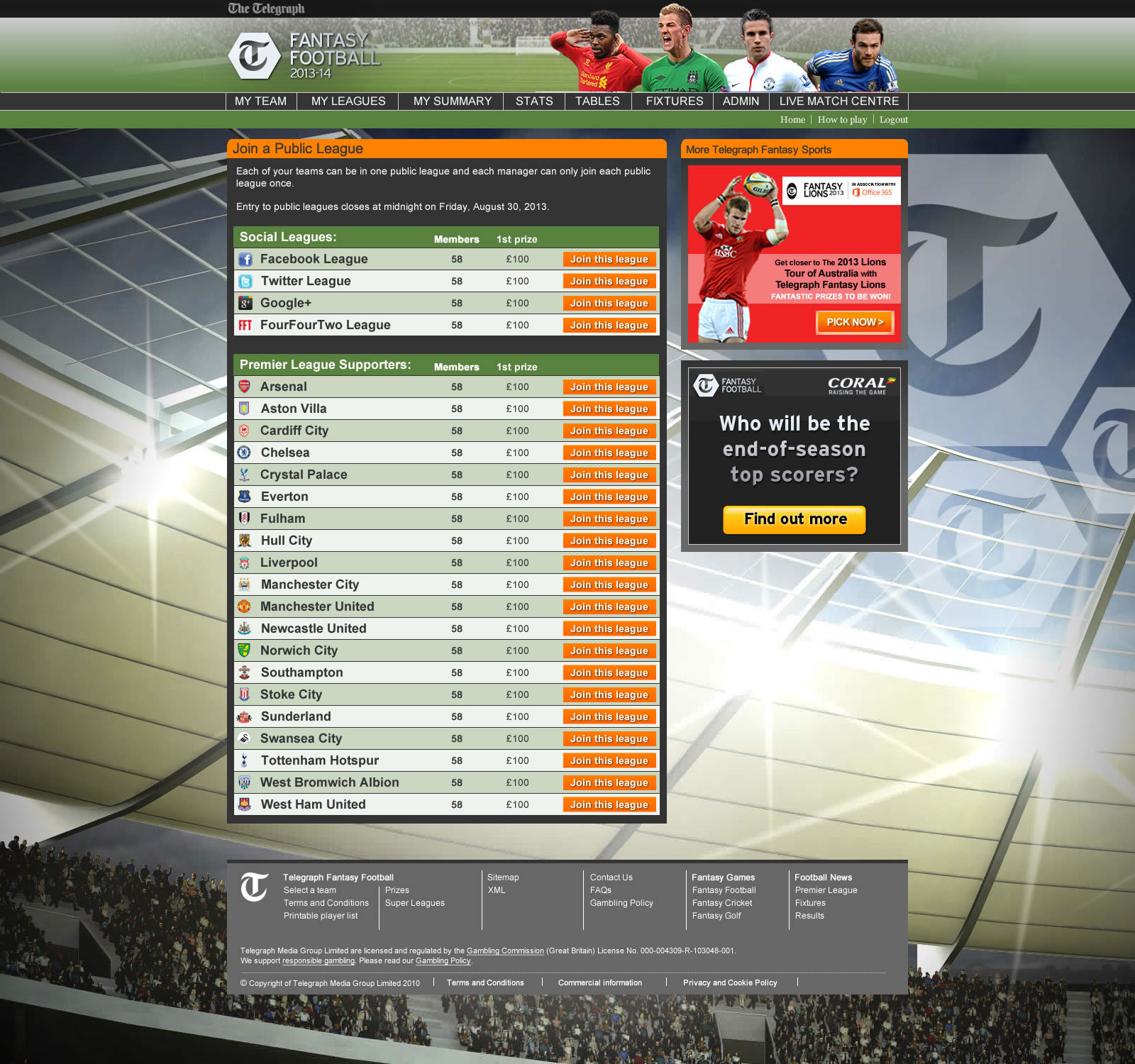Open the STATS section
Image resolution: width=1135 pixels, height=1064 pixels.
point(533,101)
